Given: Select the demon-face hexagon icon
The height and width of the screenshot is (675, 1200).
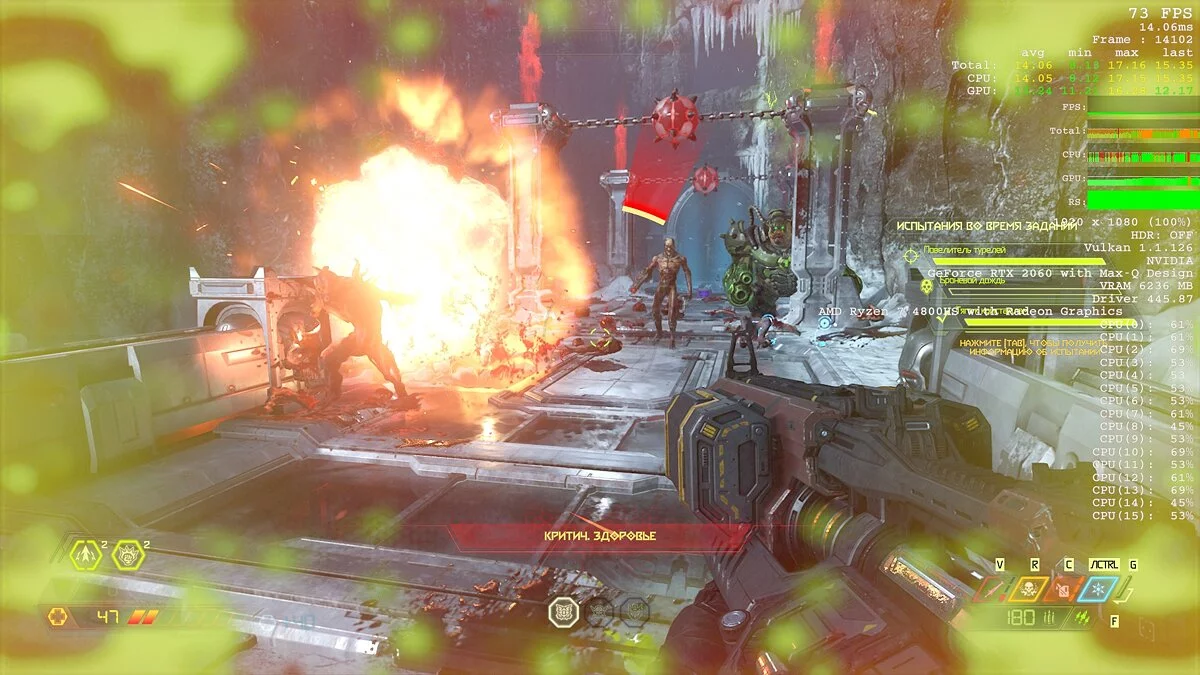Looking at the screenshot, I should tap(128, 555).
